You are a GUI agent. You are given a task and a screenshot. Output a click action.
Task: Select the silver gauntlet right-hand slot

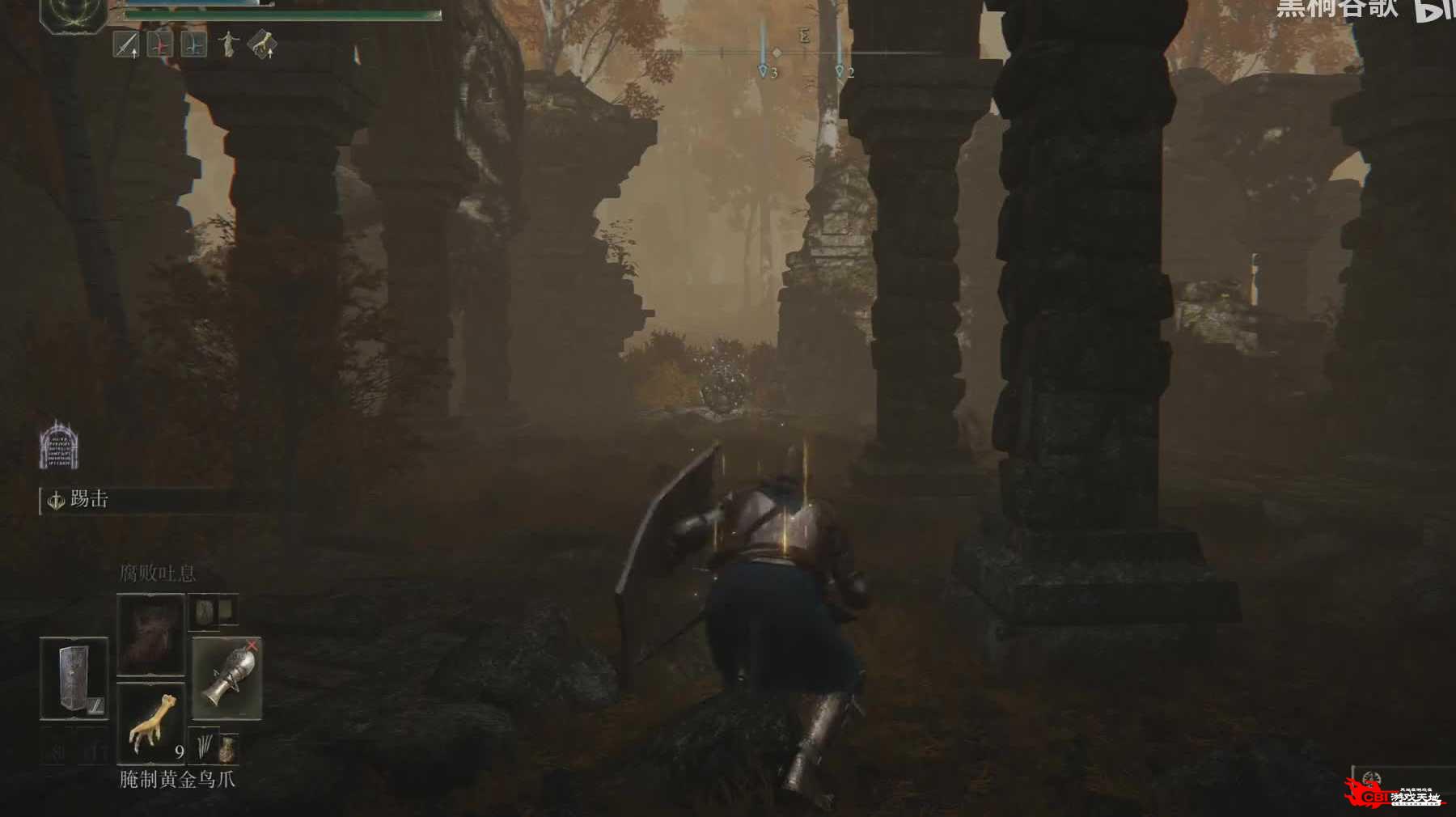(227, 678)
